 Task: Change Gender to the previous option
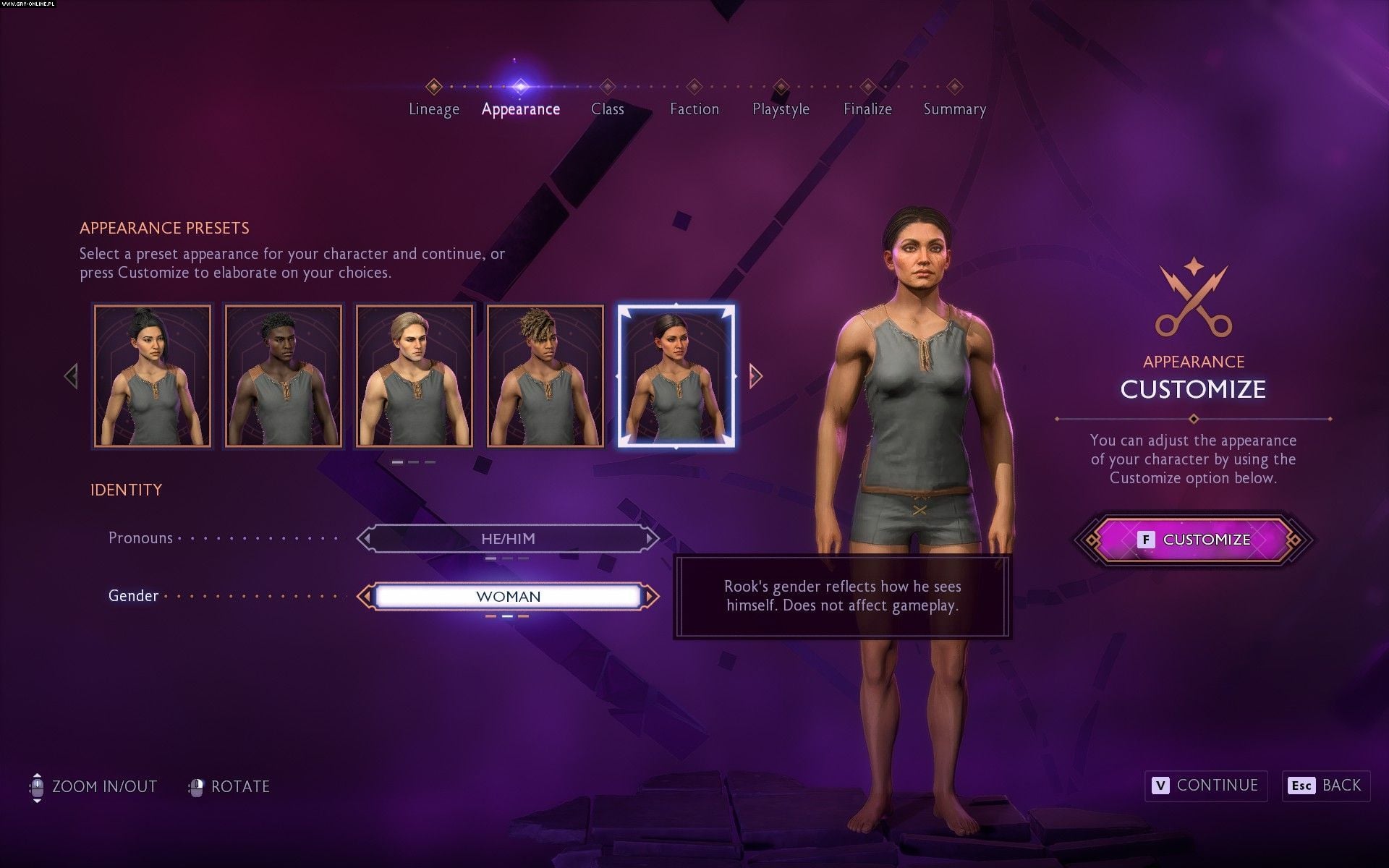tap(365, 597)
